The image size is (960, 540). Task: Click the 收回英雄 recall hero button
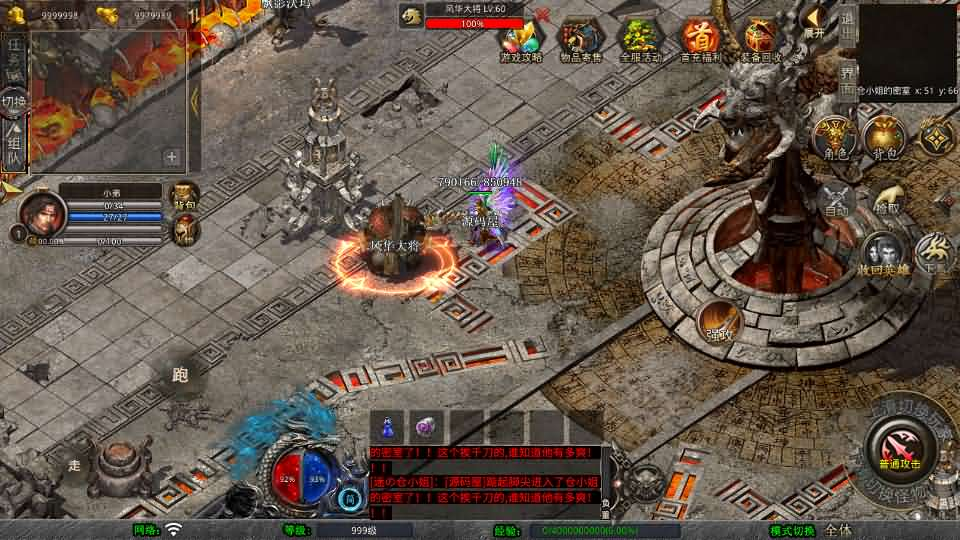[883, 255]
